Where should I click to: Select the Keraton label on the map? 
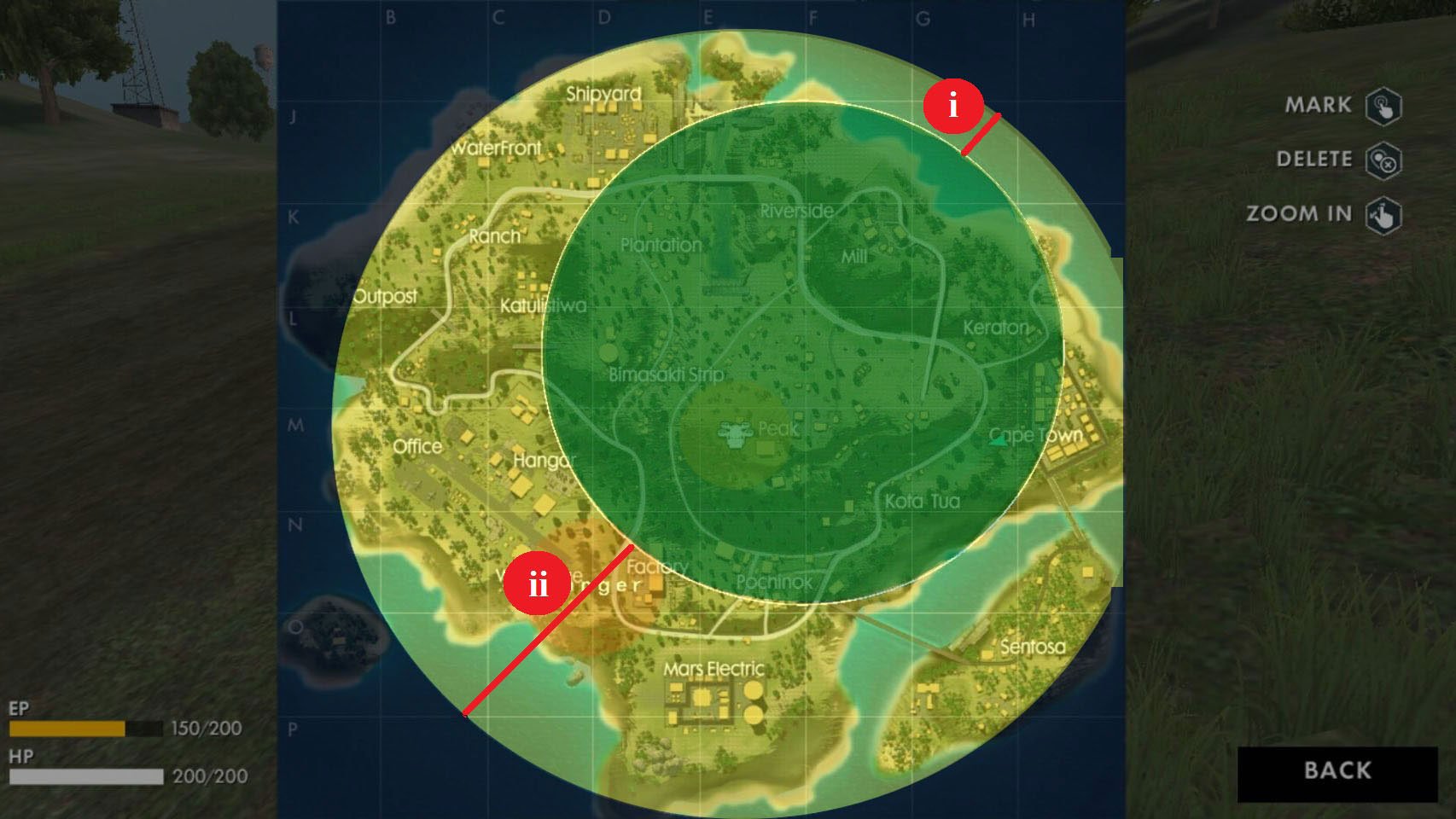click(x=995, y=328)
